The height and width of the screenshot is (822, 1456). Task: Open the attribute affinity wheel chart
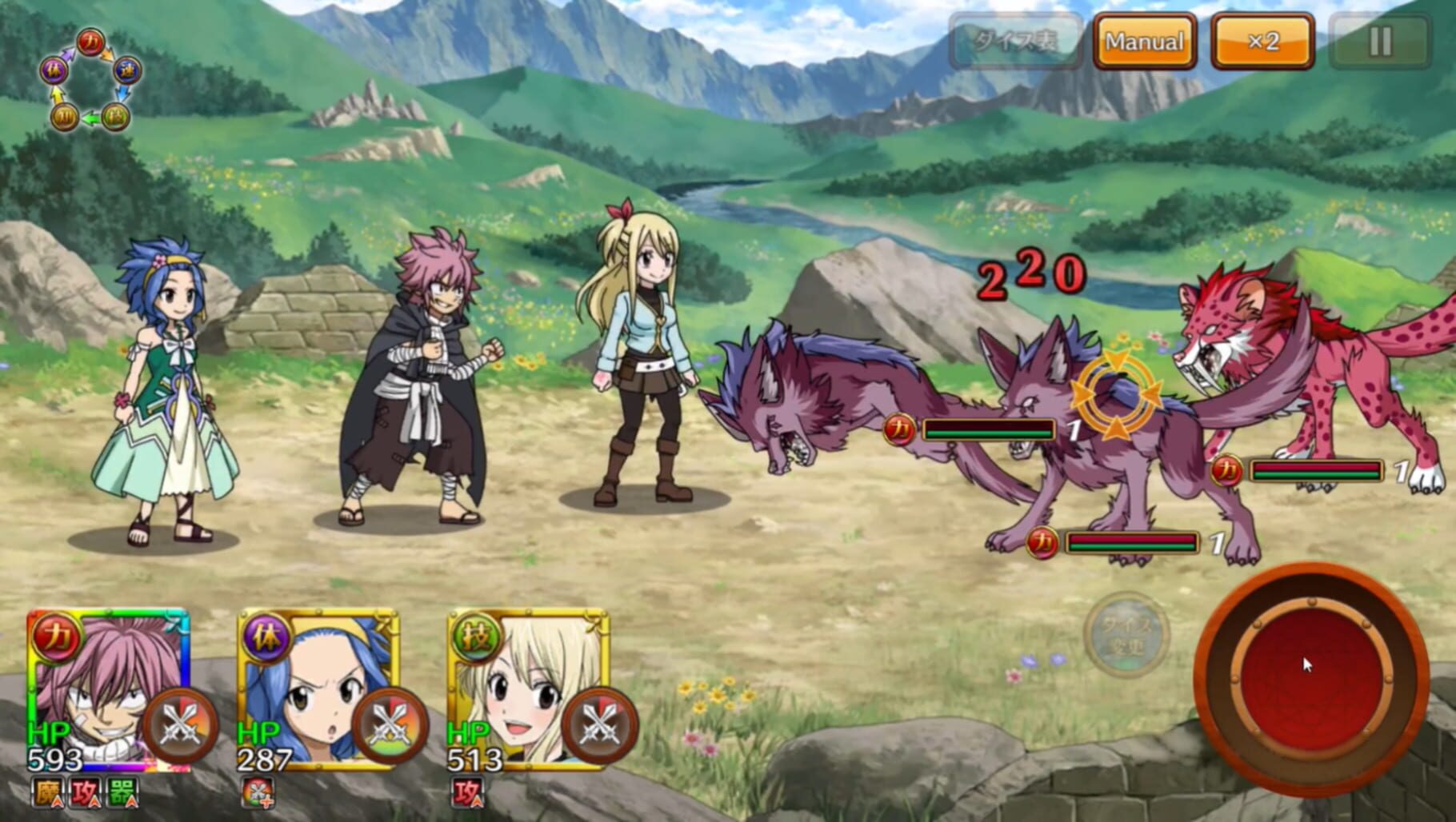pyautogui.click(x=90, y=80)
